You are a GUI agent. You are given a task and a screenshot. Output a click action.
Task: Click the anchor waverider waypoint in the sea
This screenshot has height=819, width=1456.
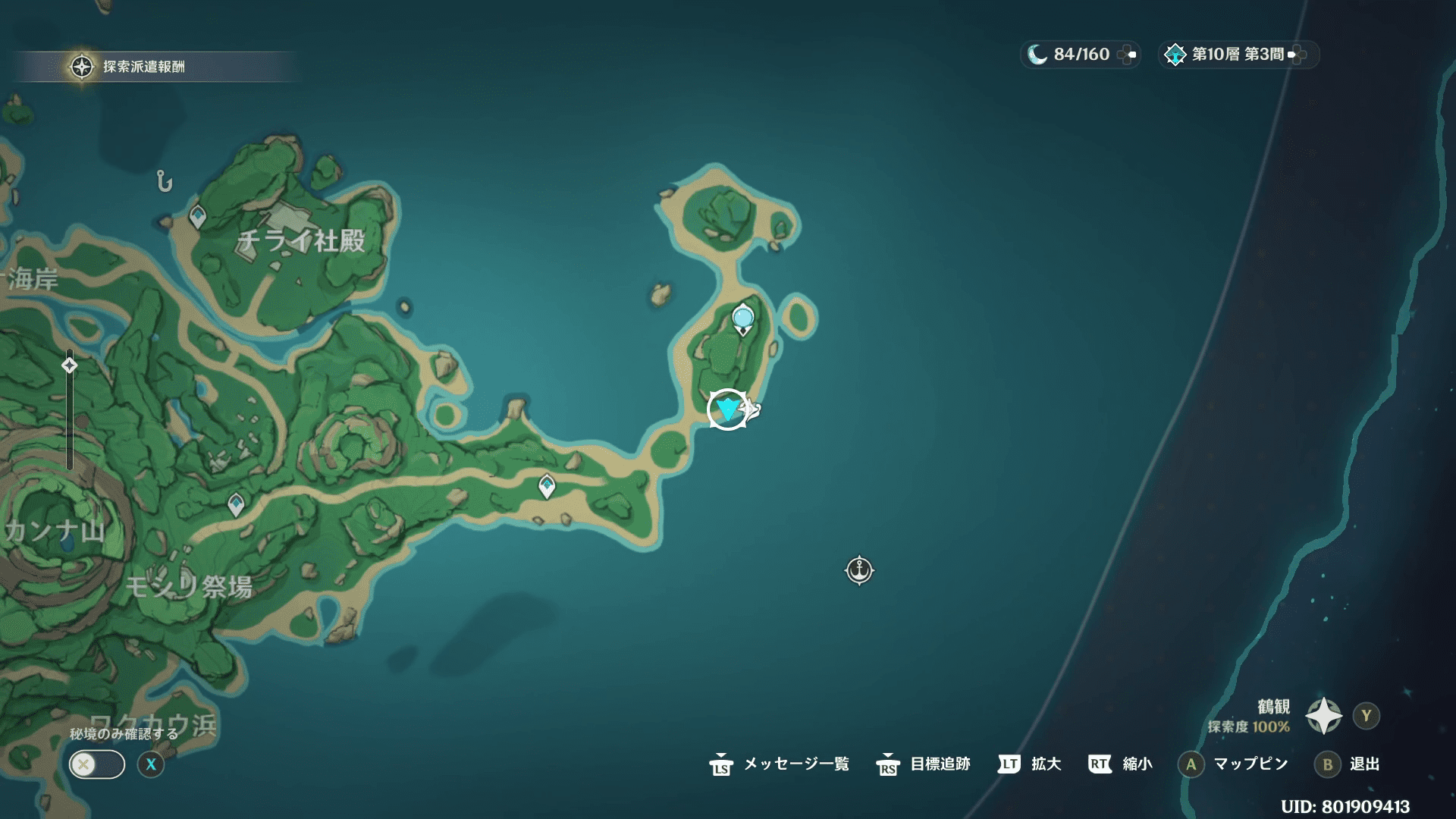(859, 570)
